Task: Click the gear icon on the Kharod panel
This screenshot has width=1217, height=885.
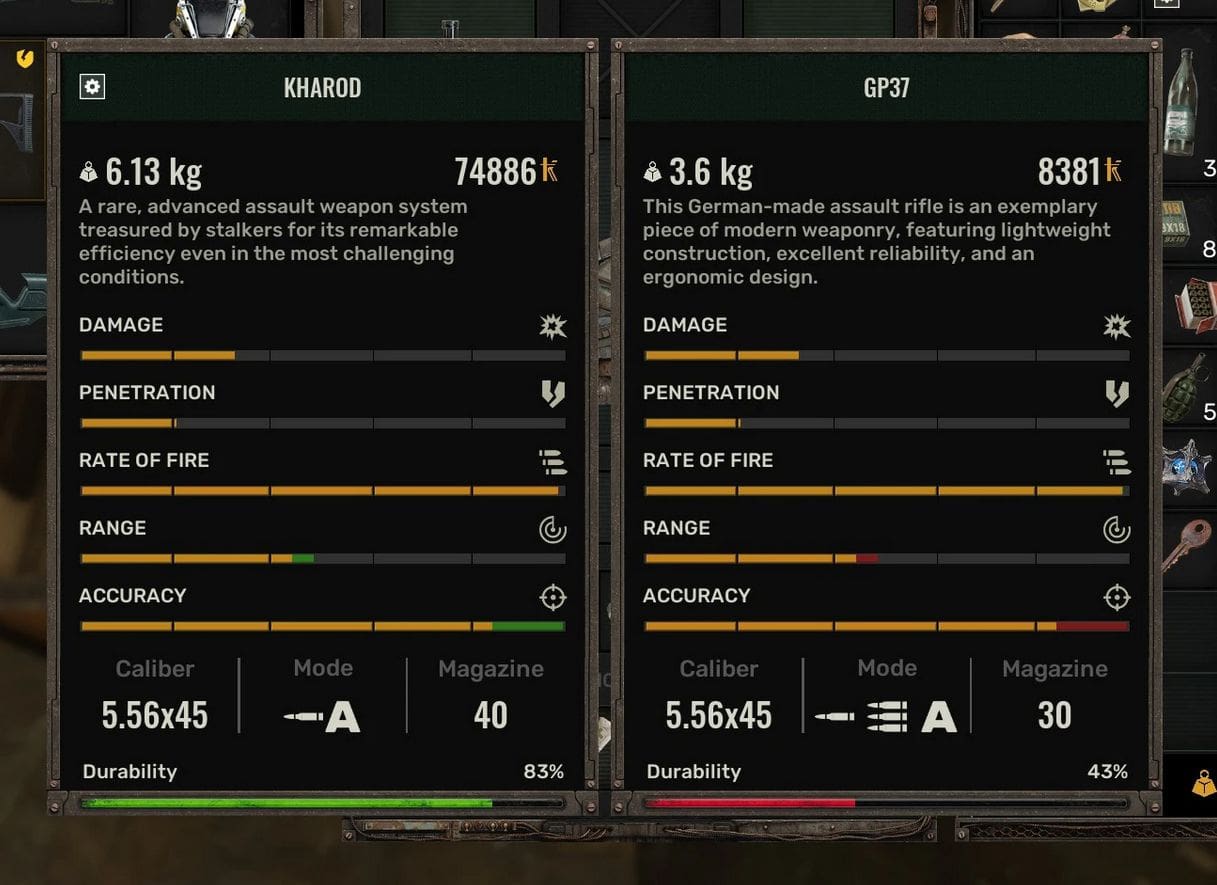Action: [92, 87]
